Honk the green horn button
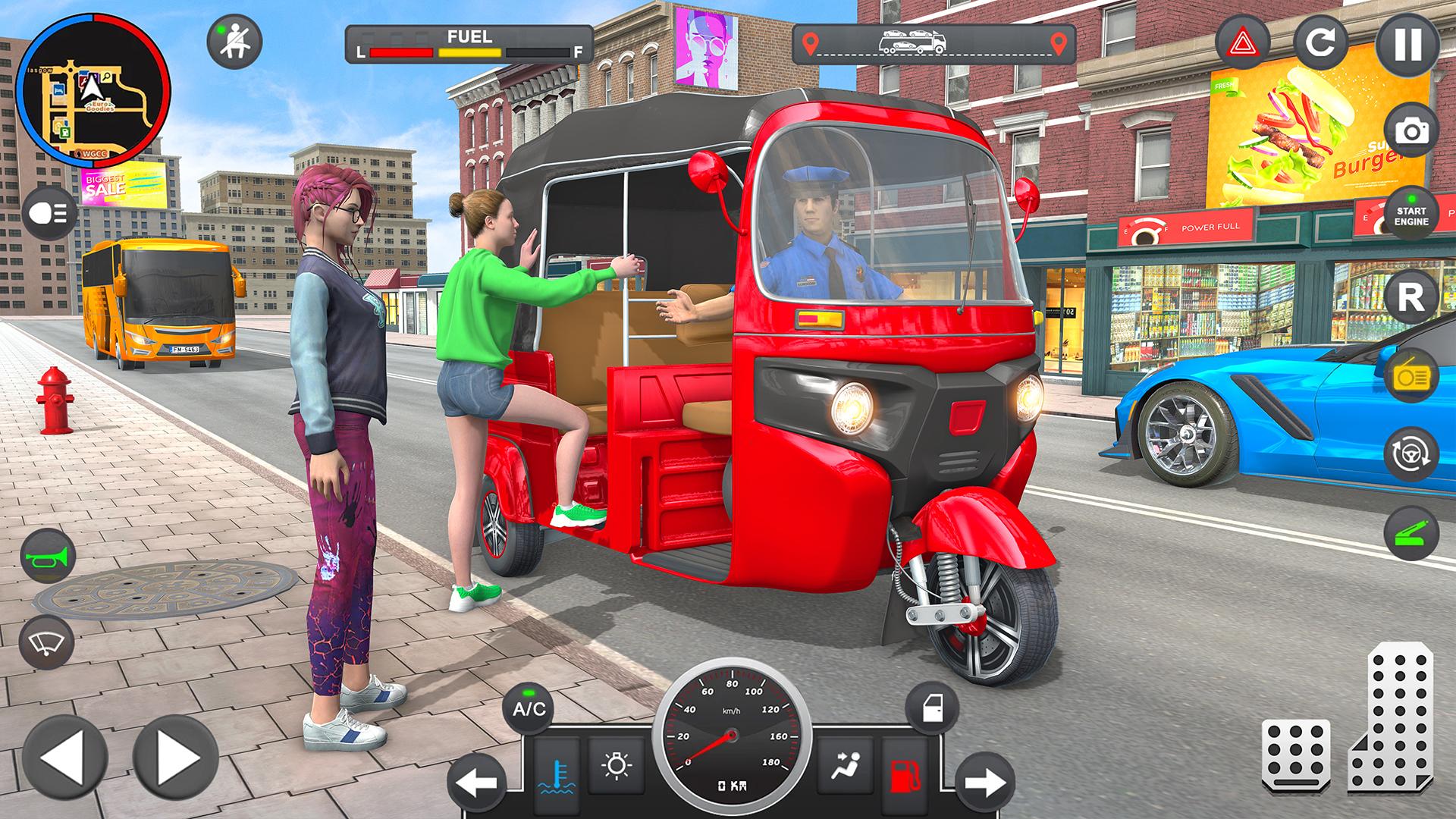Viewport: 1456px width, 819px height. 49,558
